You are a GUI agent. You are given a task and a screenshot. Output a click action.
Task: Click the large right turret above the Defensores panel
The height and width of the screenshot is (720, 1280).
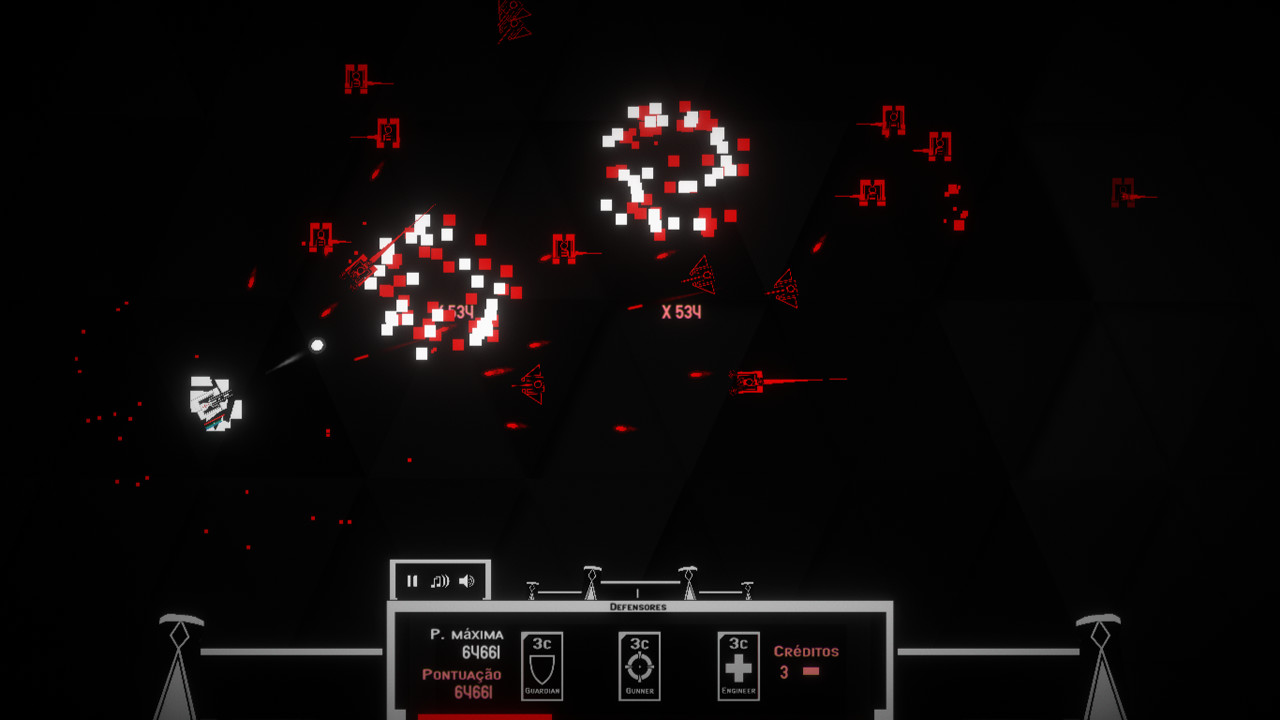click(689, 582)
